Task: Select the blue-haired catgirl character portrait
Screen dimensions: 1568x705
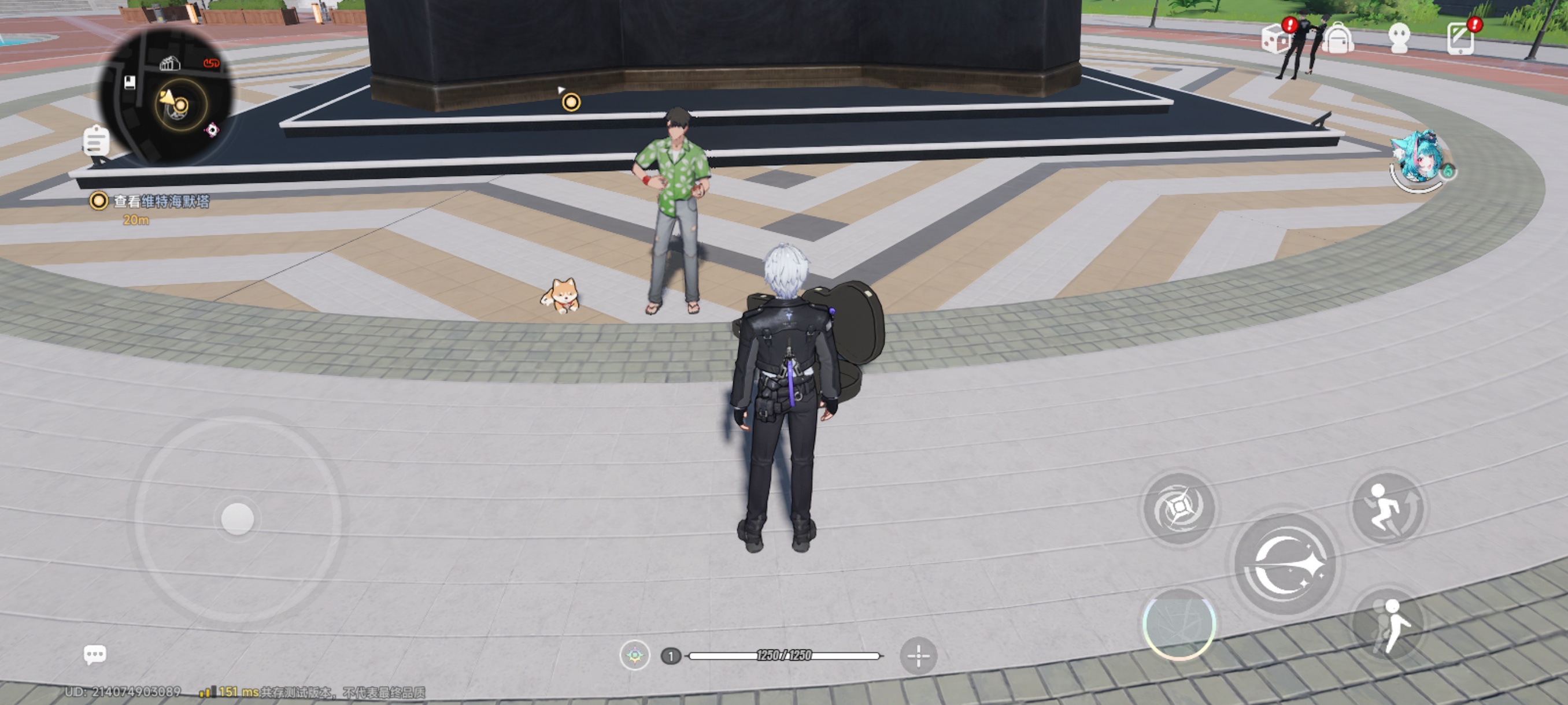Action: click(x=1419, y=161)
